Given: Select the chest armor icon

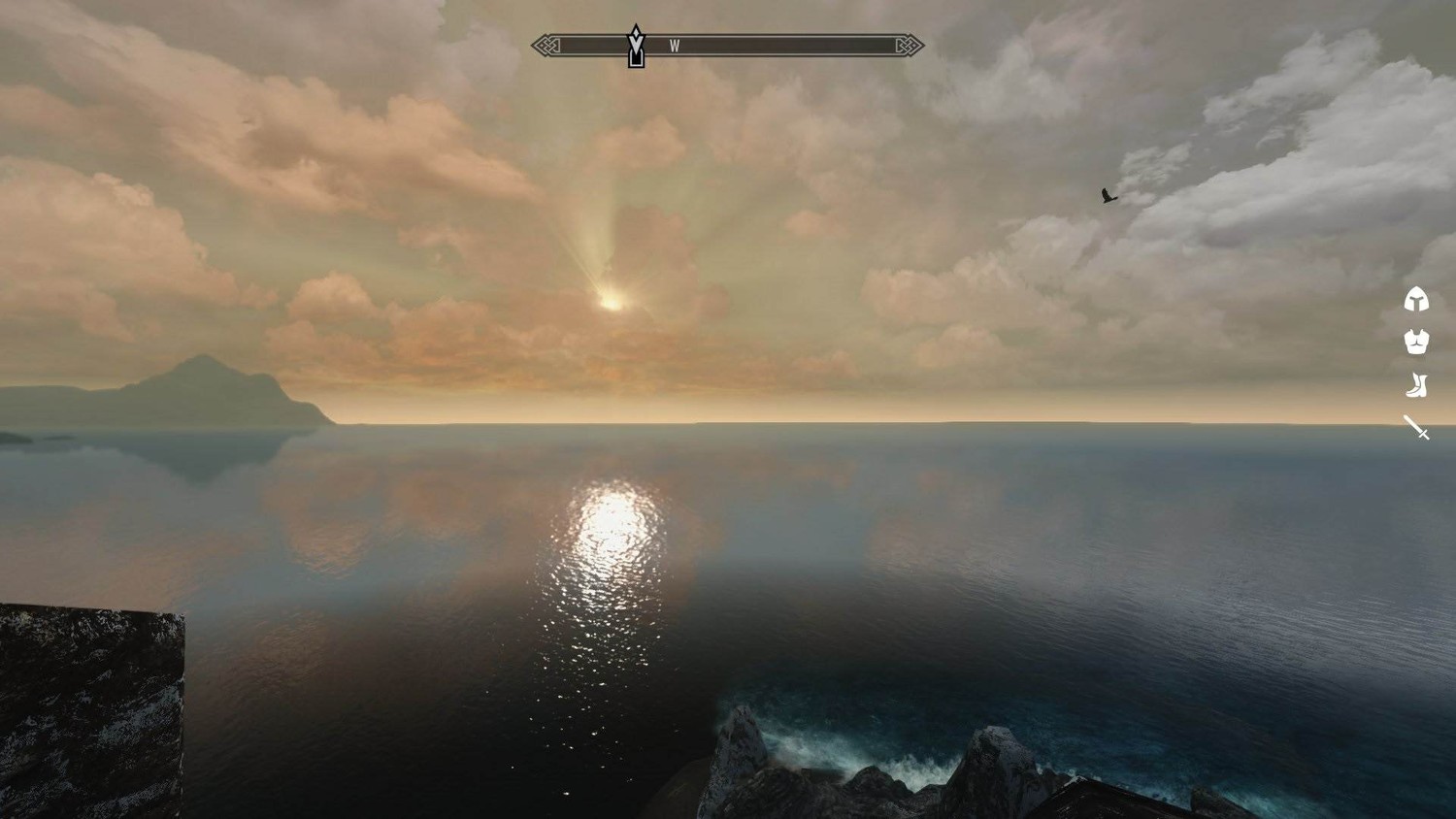Looking at the screenshot, I should [1416, 342].
